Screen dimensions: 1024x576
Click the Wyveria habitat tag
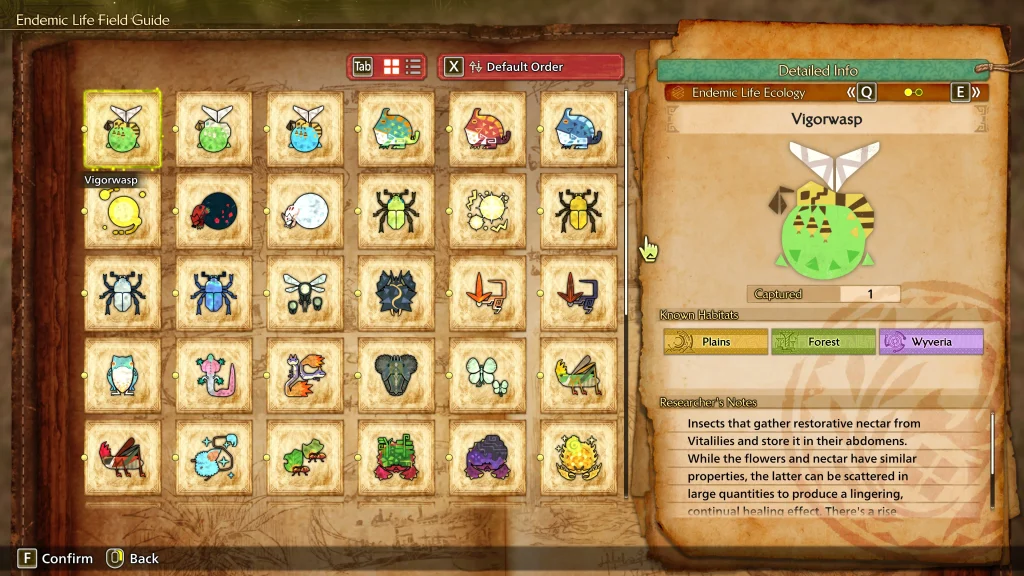point(931,342)
